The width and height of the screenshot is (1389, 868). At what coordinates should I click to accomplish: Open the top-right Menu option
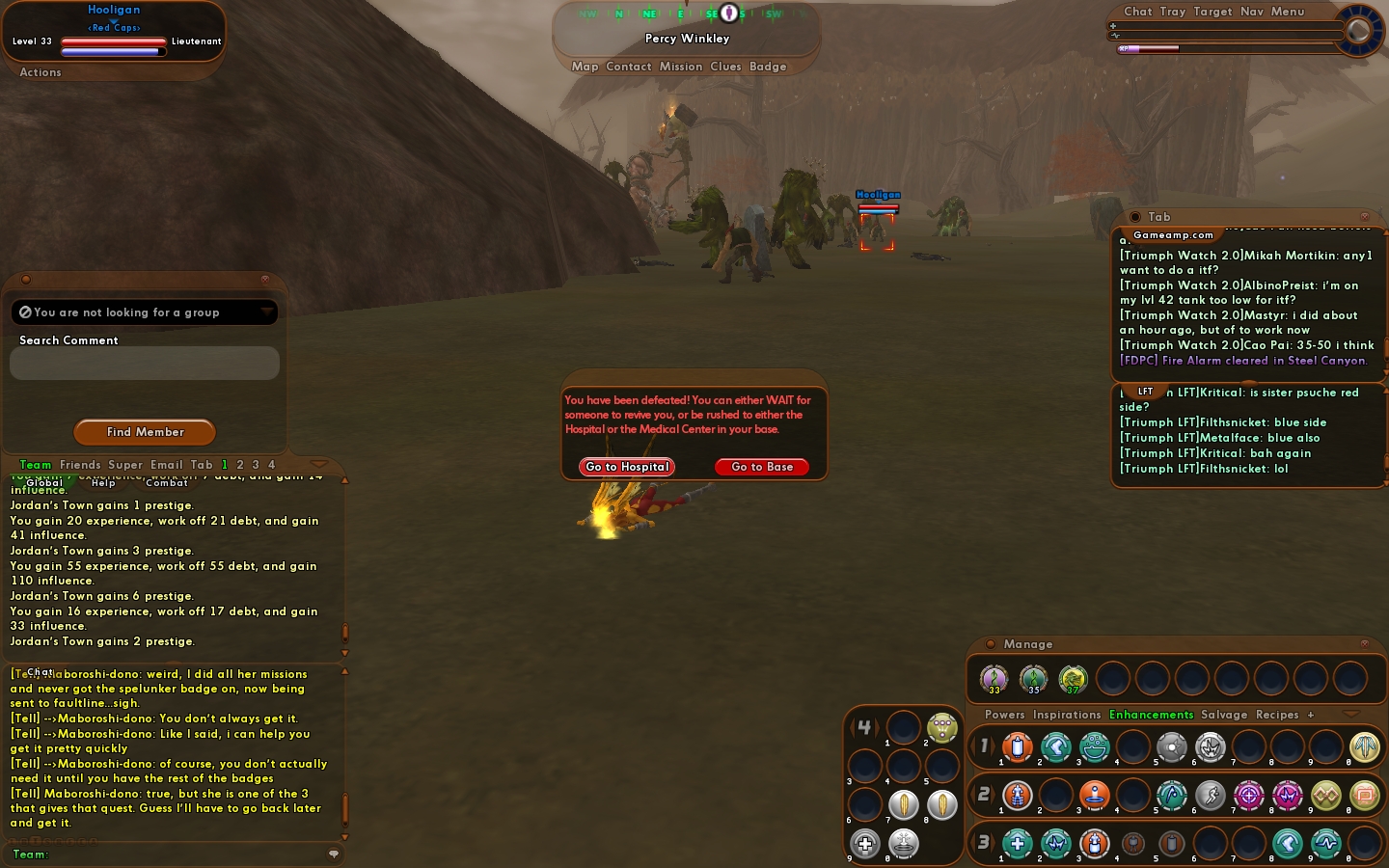point(1288,12)
